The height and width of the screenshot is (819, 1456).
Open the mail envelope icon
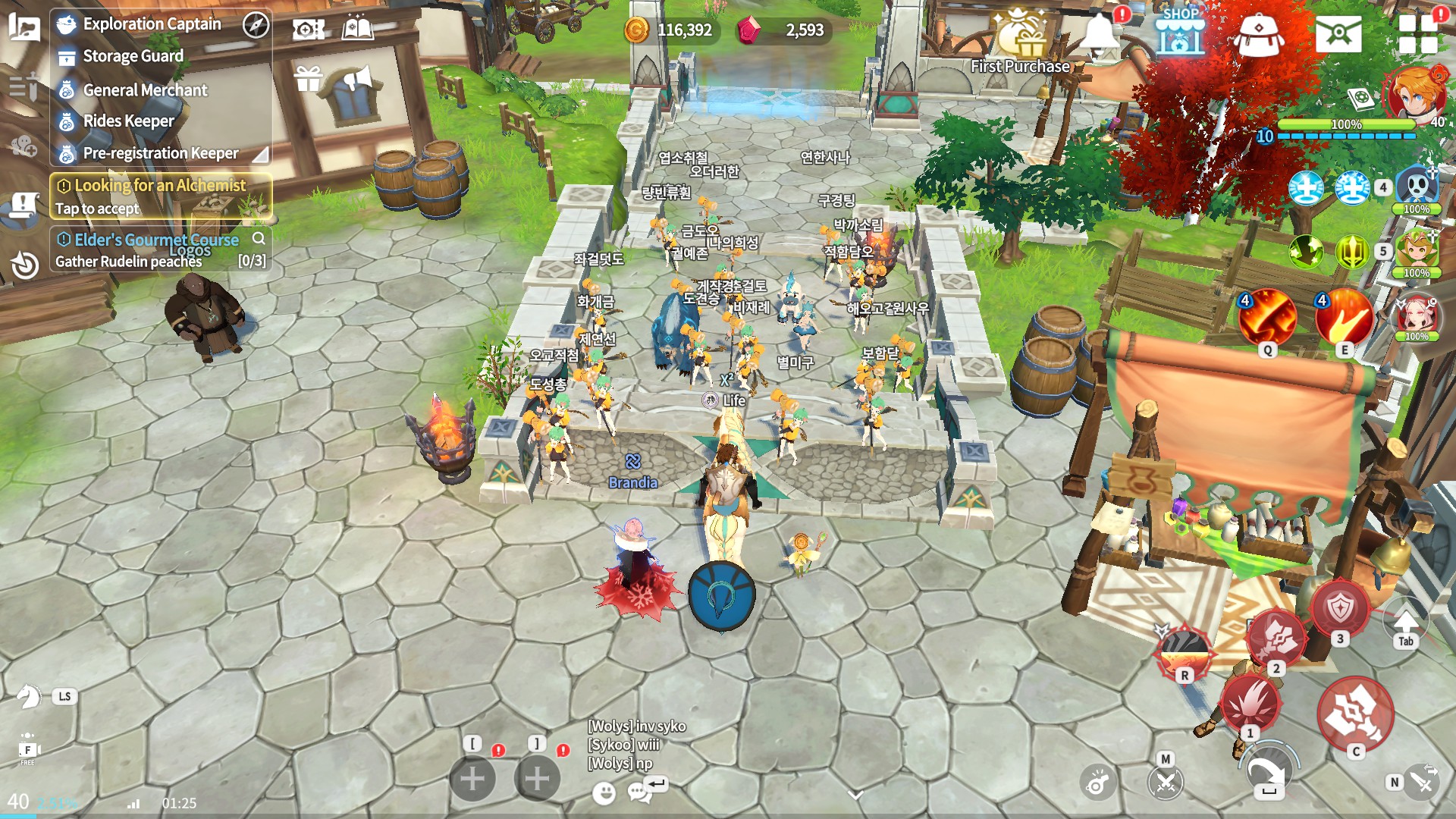[x=1338, y=33]
